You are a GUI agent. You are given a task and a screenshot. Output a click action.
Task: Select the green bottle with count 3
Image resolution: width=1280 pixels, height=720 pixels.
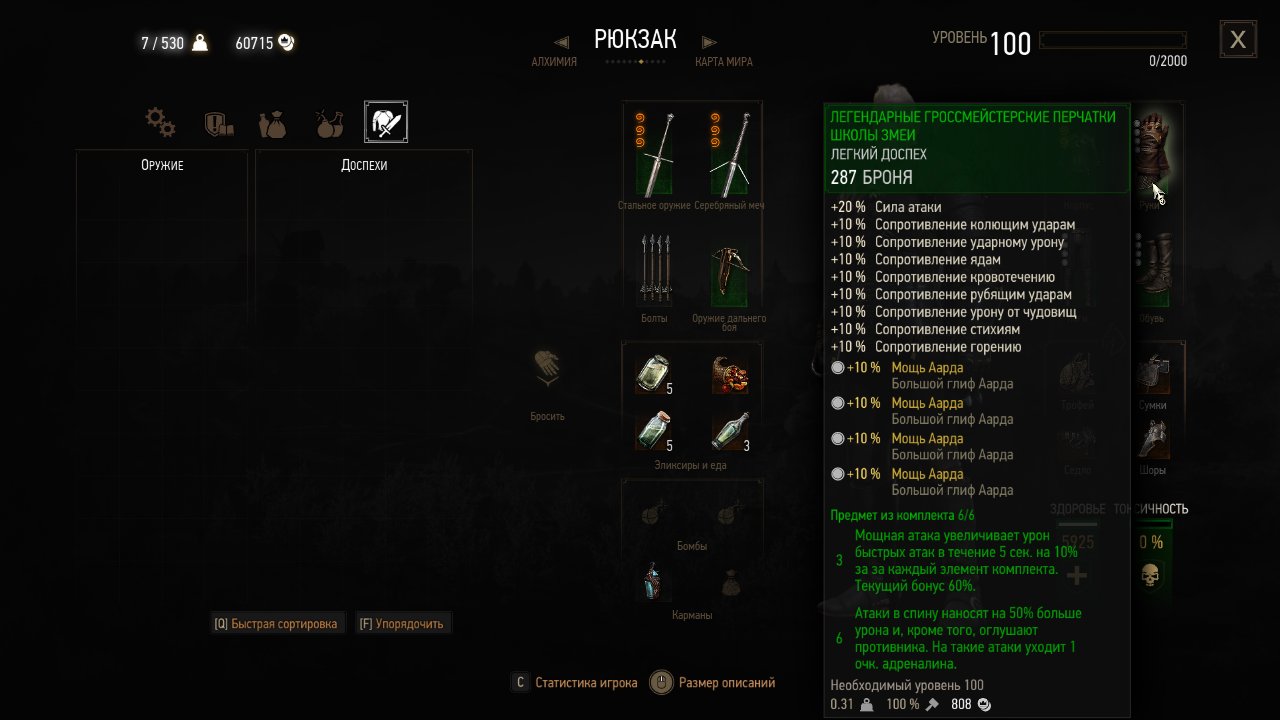tap(730, 431)
